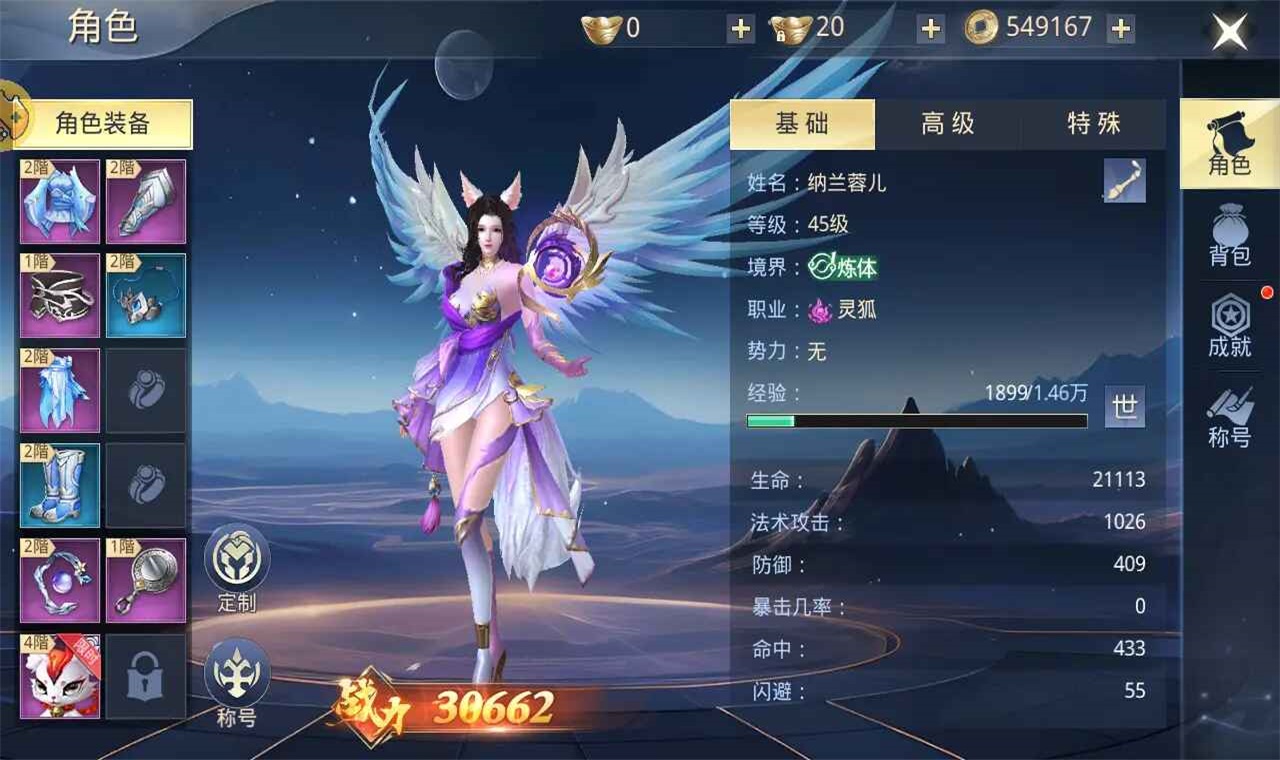Click the 世 button beside experience
Screen dimensions: 1280x760
coord(1125,406)
